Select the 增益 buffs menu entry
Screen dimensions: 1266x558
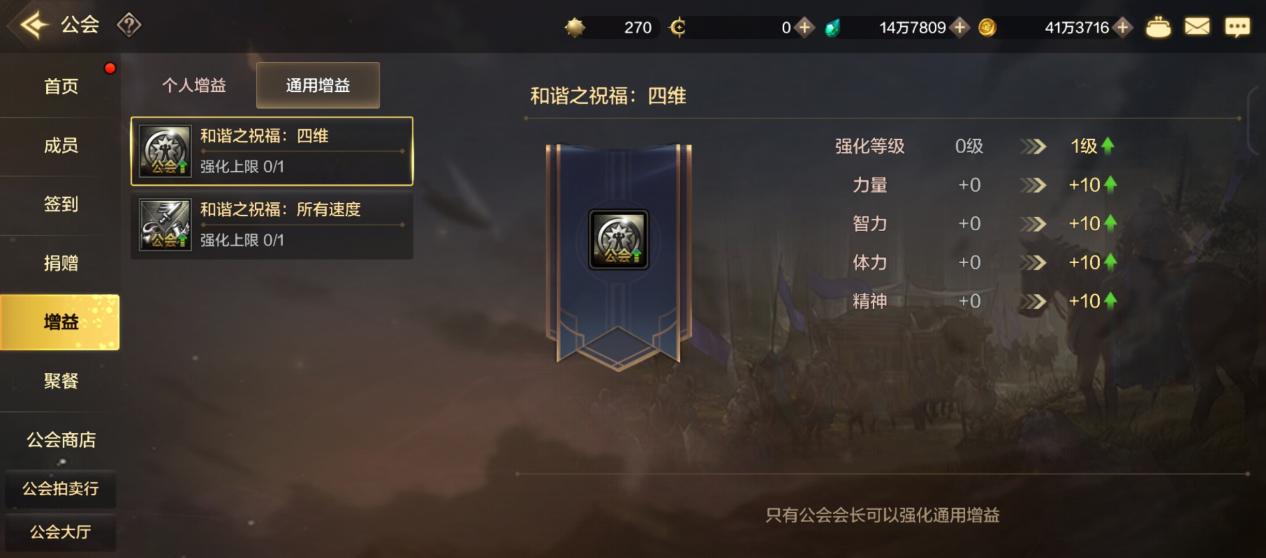point(60,322)
